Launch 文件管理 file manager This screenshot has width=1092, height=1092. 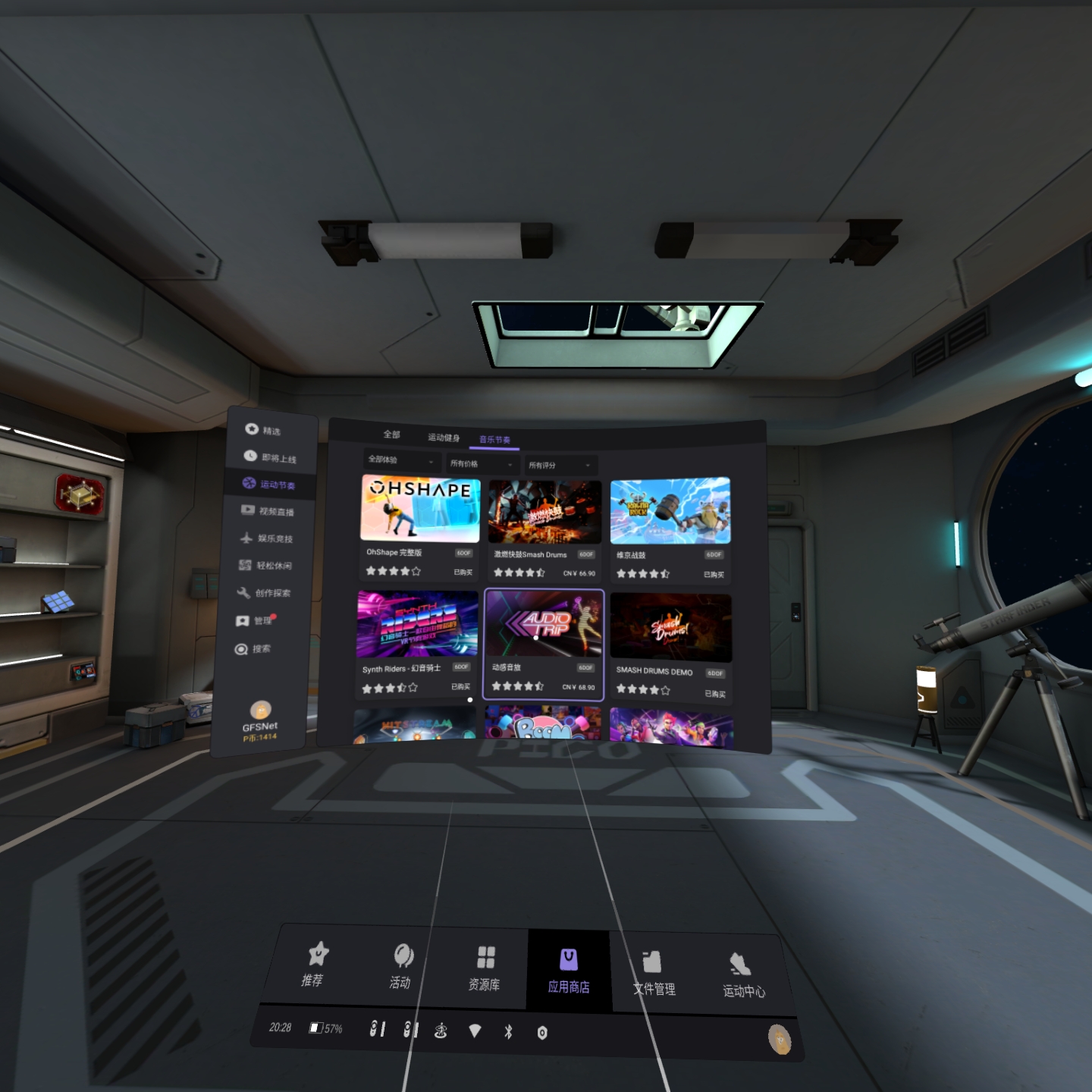653,972
